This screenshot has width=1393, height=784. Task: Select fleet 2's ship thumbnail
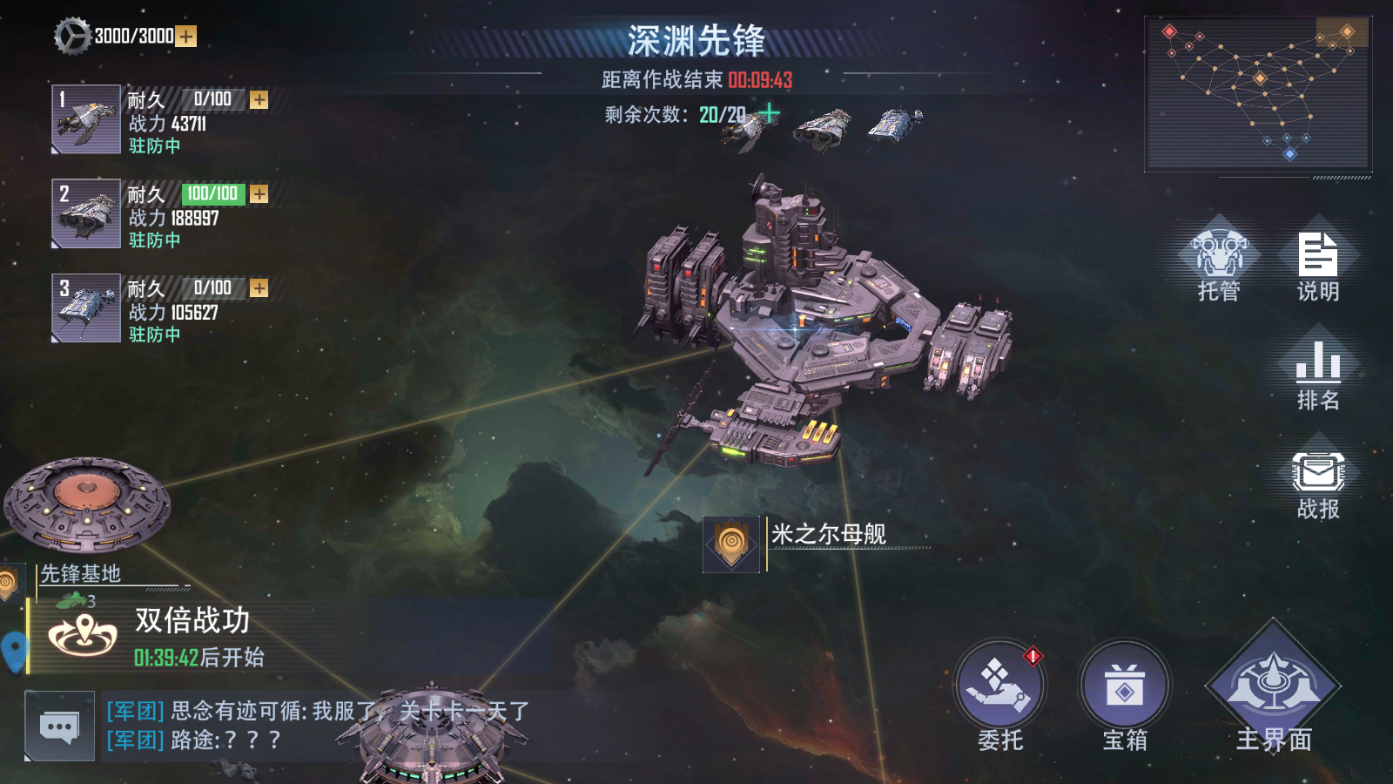pyautogui.click(x=85, y=212)
